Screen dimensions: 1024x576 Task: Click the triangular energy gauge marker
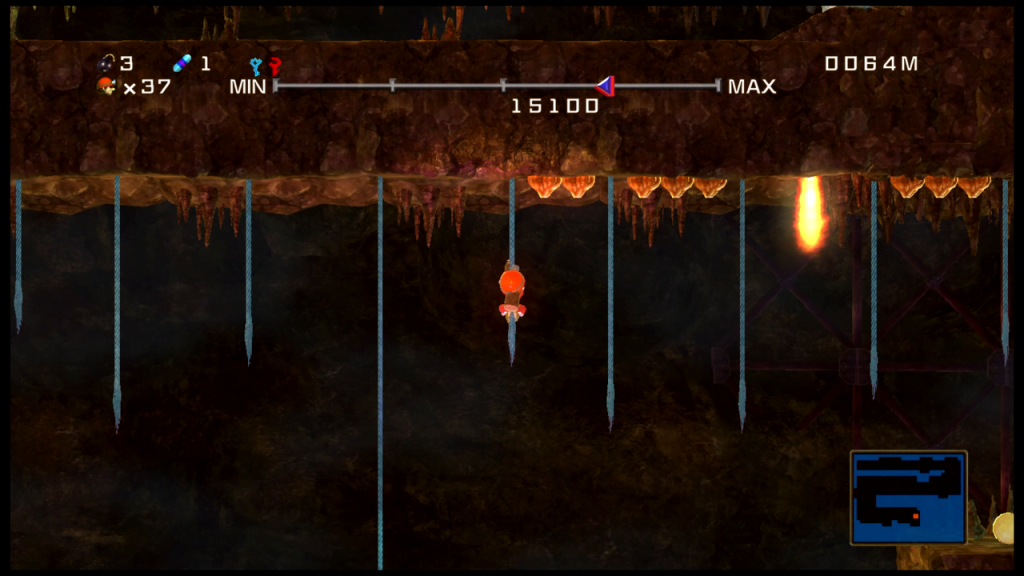coord(603,86)
